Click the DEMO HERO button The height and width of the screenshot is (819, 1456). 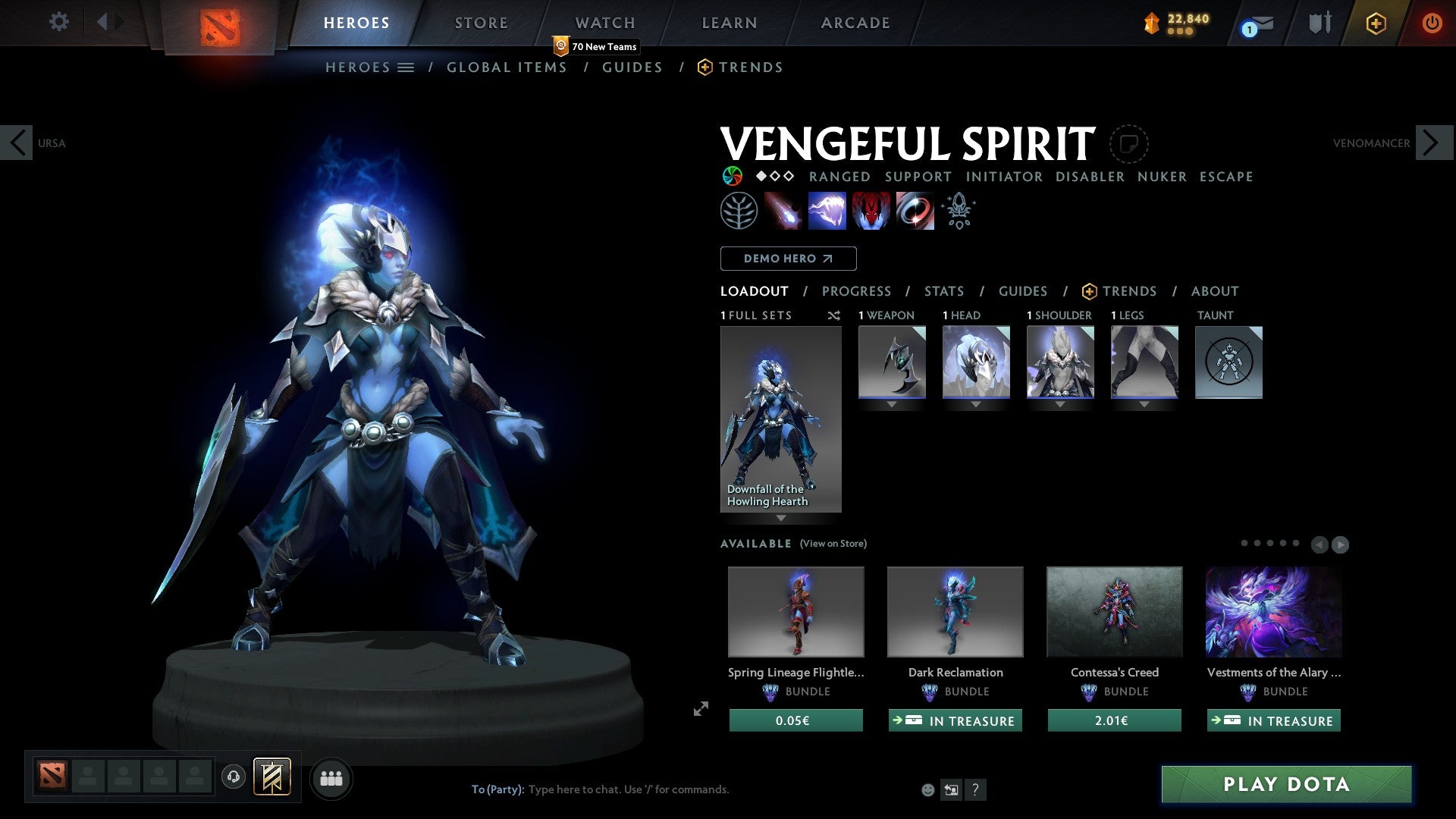pos(787,259)
